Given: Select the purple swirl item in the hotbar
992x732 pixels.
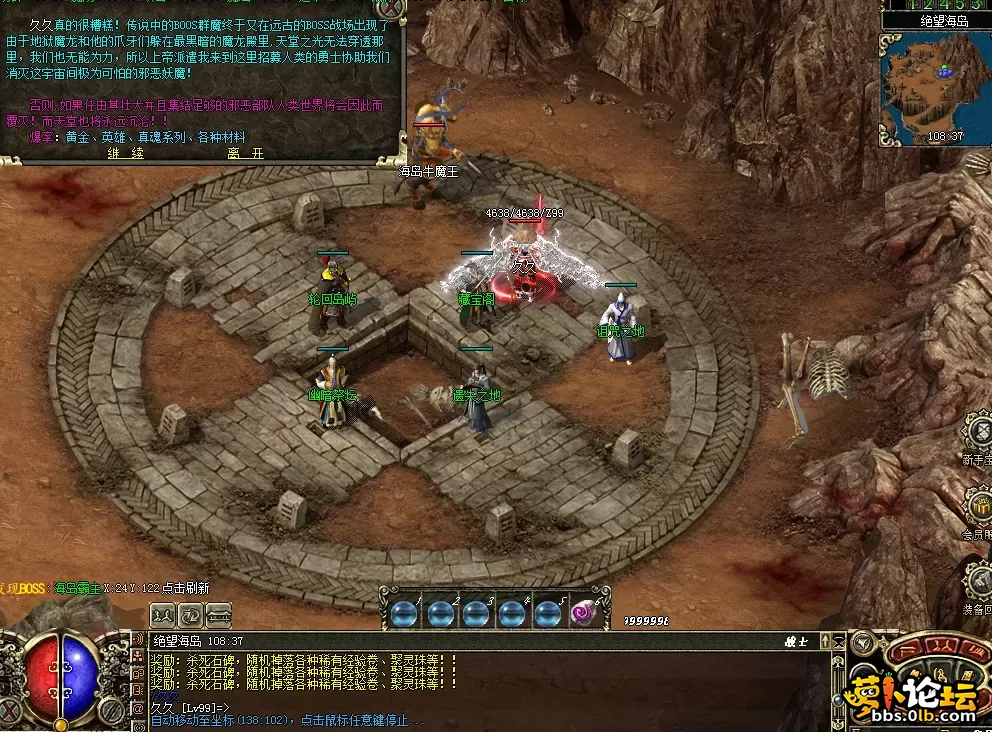Looking at the screenshot, I should point(582,613).
